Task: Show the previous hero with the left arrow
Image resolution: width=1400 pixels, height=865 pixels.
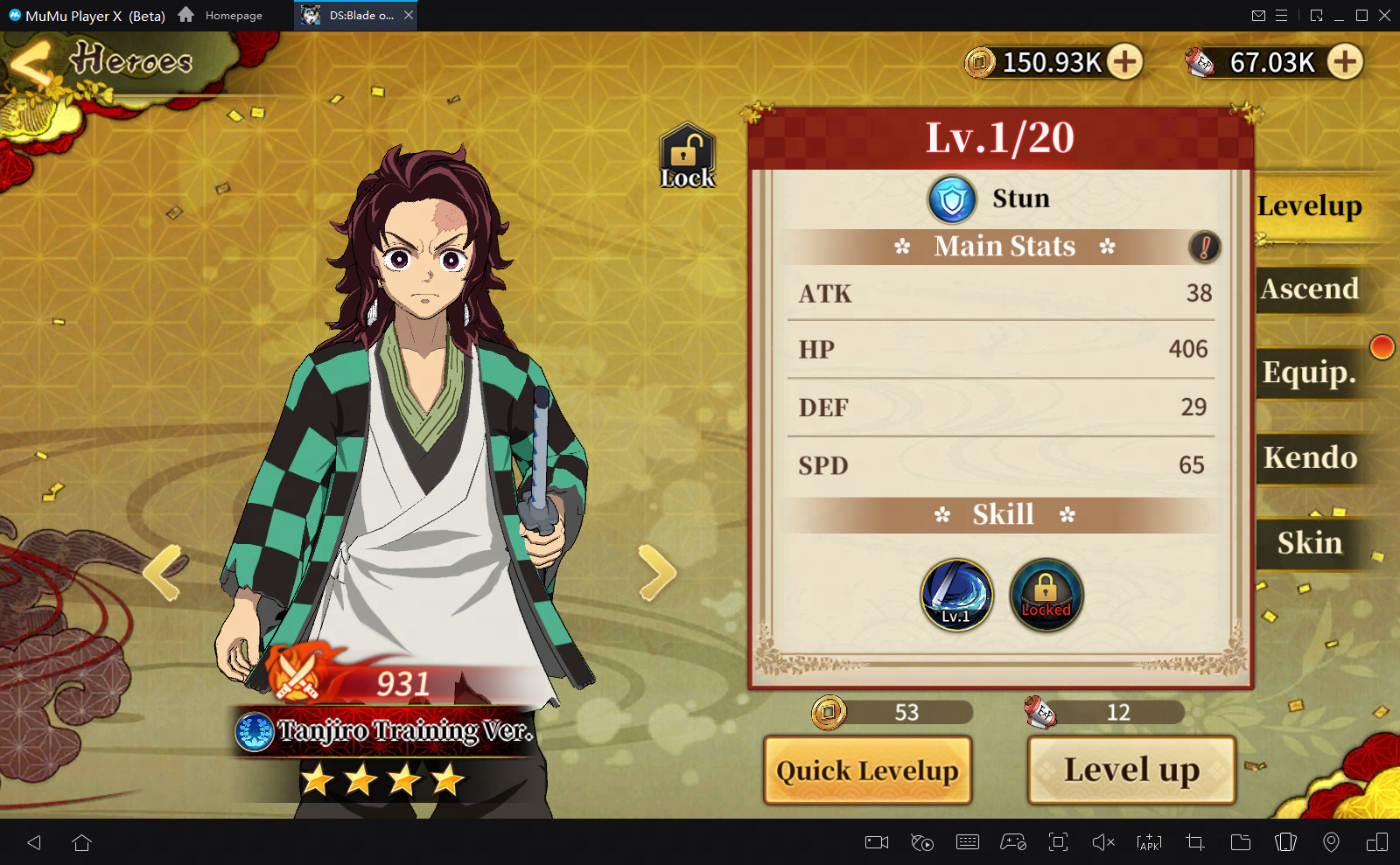Action: [162, 573]
